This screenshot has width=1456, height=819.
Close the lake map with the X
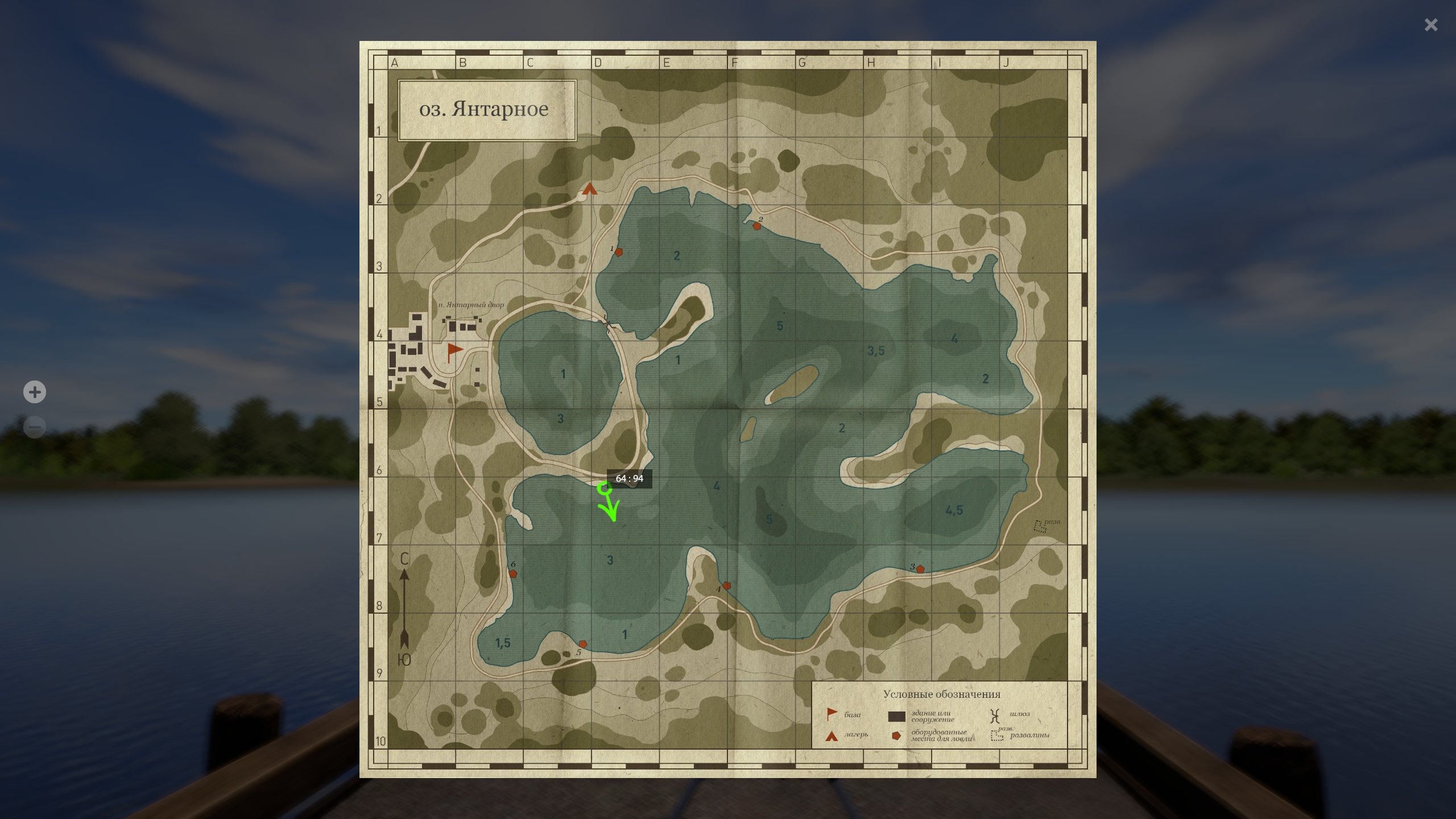coord(1431,24)
